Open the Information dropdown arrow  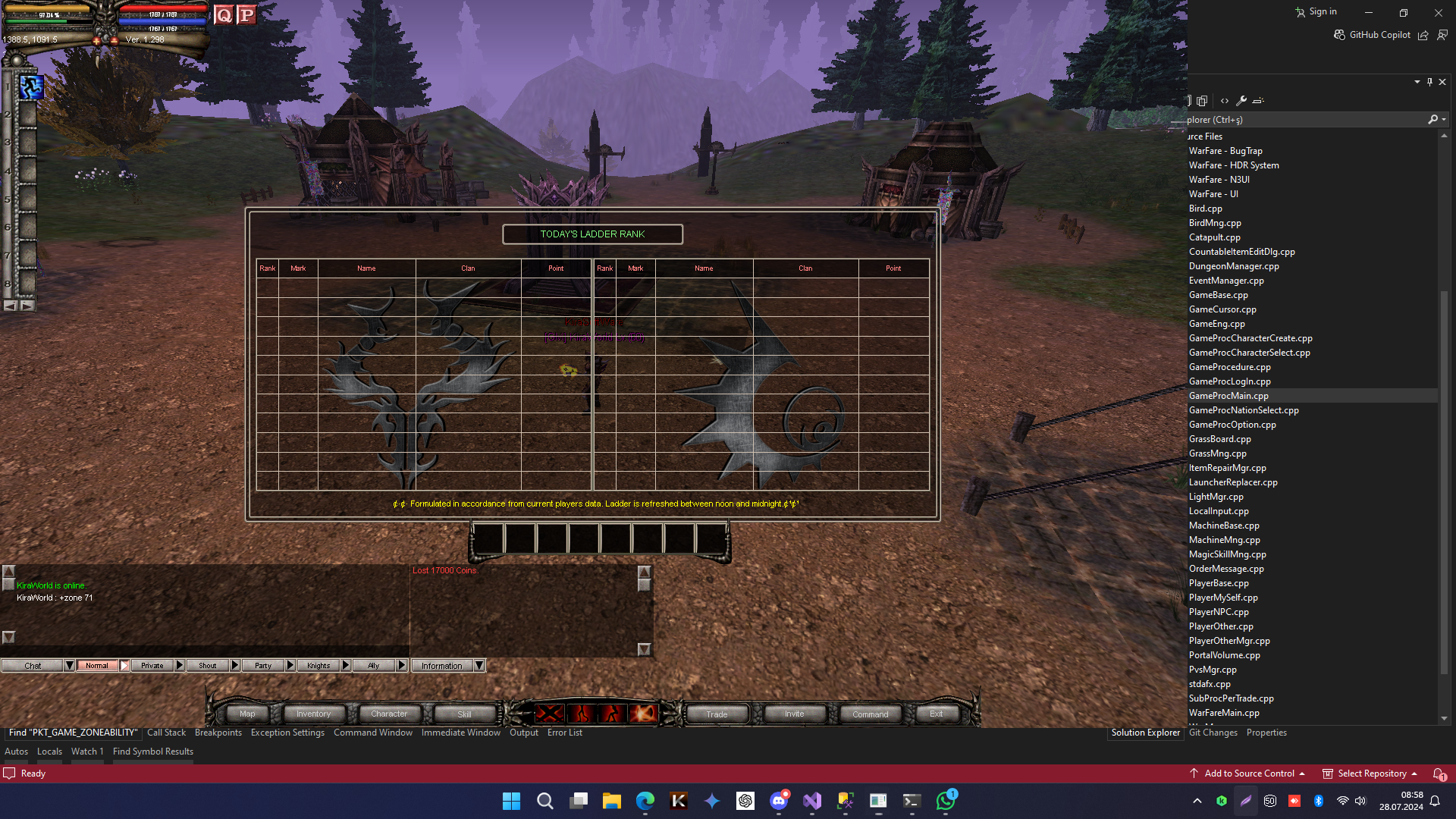[x=479, y=666]
